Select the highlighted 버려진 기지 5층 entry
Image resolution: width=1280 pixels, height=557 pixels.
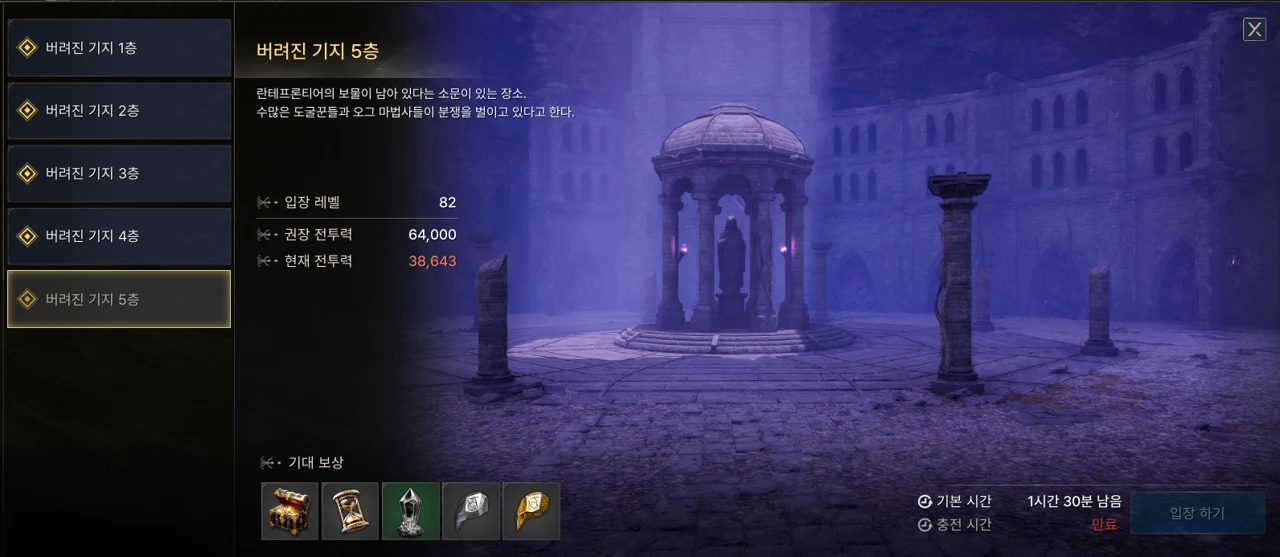click(x=119, y=299)
